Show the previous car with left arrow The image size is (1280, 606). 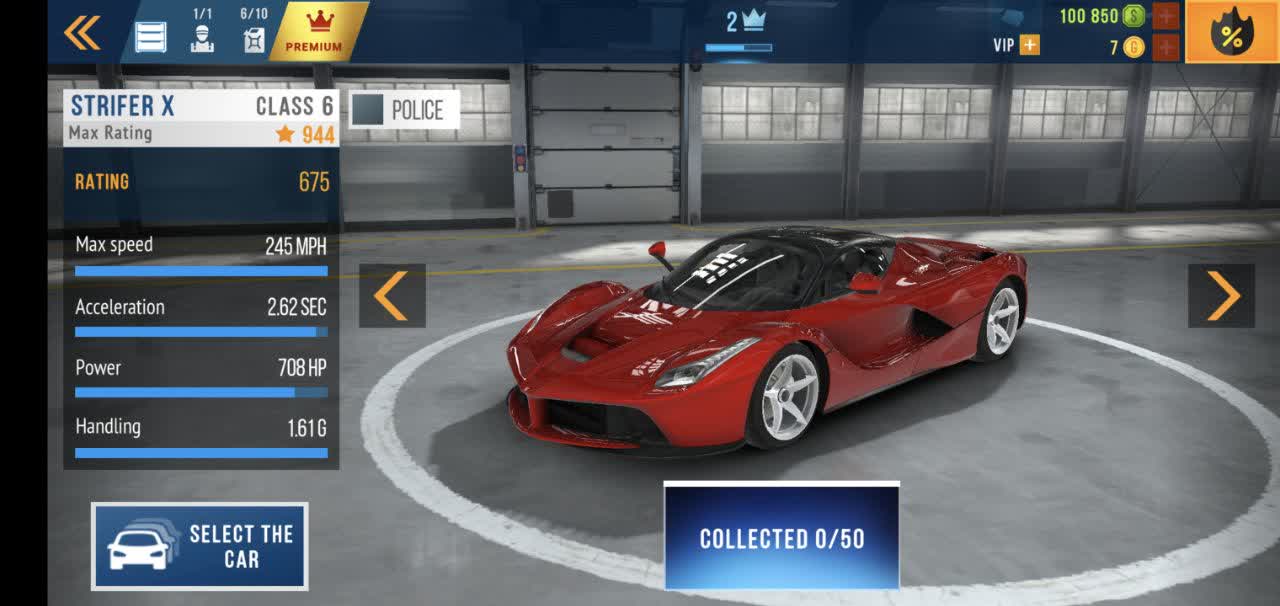[392, 295]
